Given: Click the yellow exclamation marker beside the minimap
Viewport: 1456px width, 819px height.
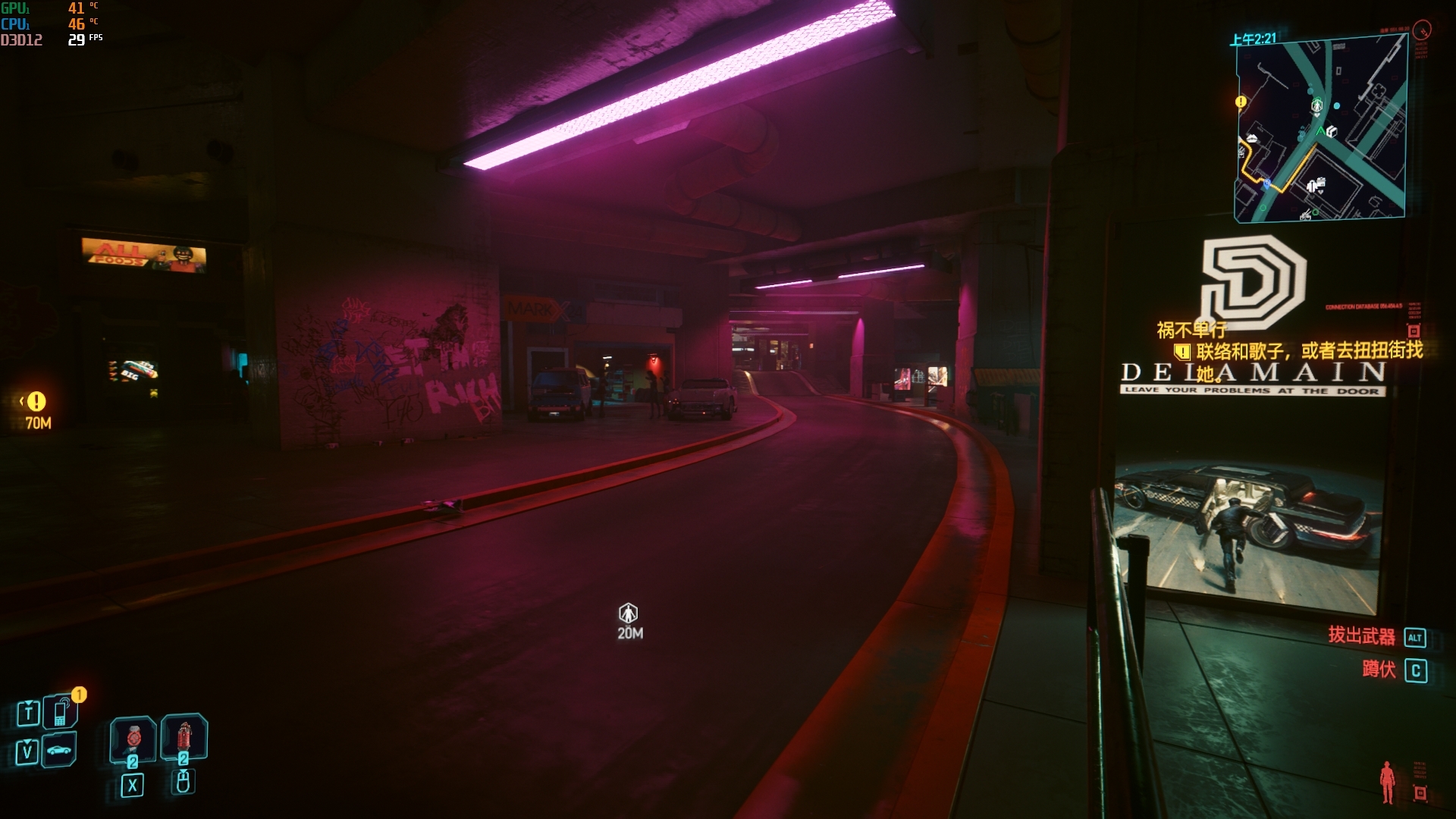Looking at the screenshot, I should 1241,101.
